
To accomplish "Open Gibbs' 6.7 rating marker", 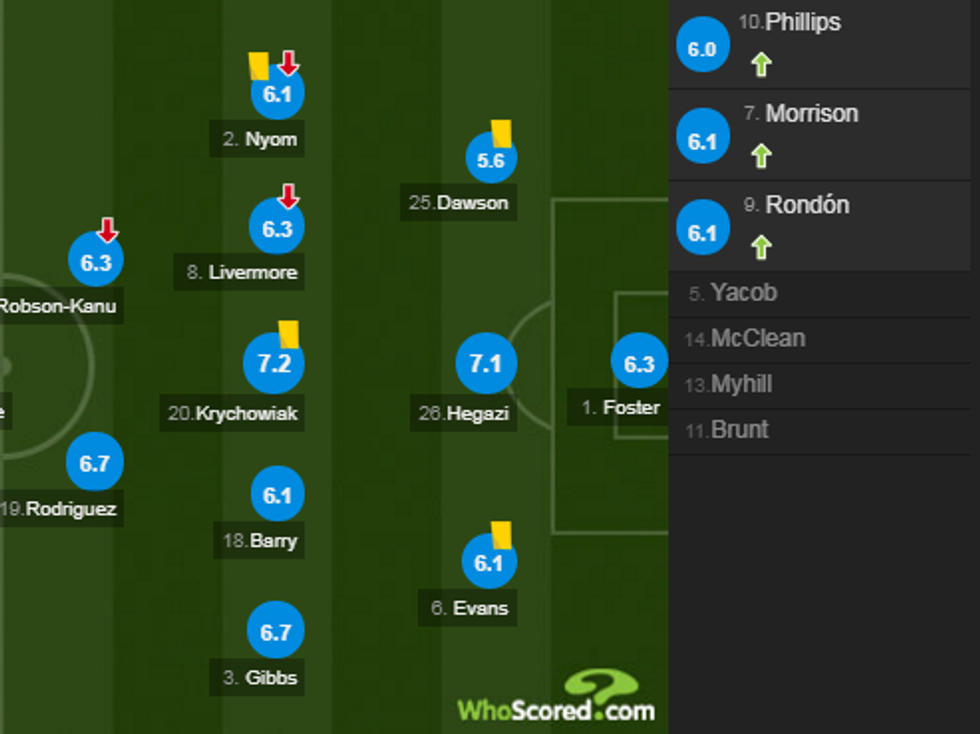I will (275, 632).
